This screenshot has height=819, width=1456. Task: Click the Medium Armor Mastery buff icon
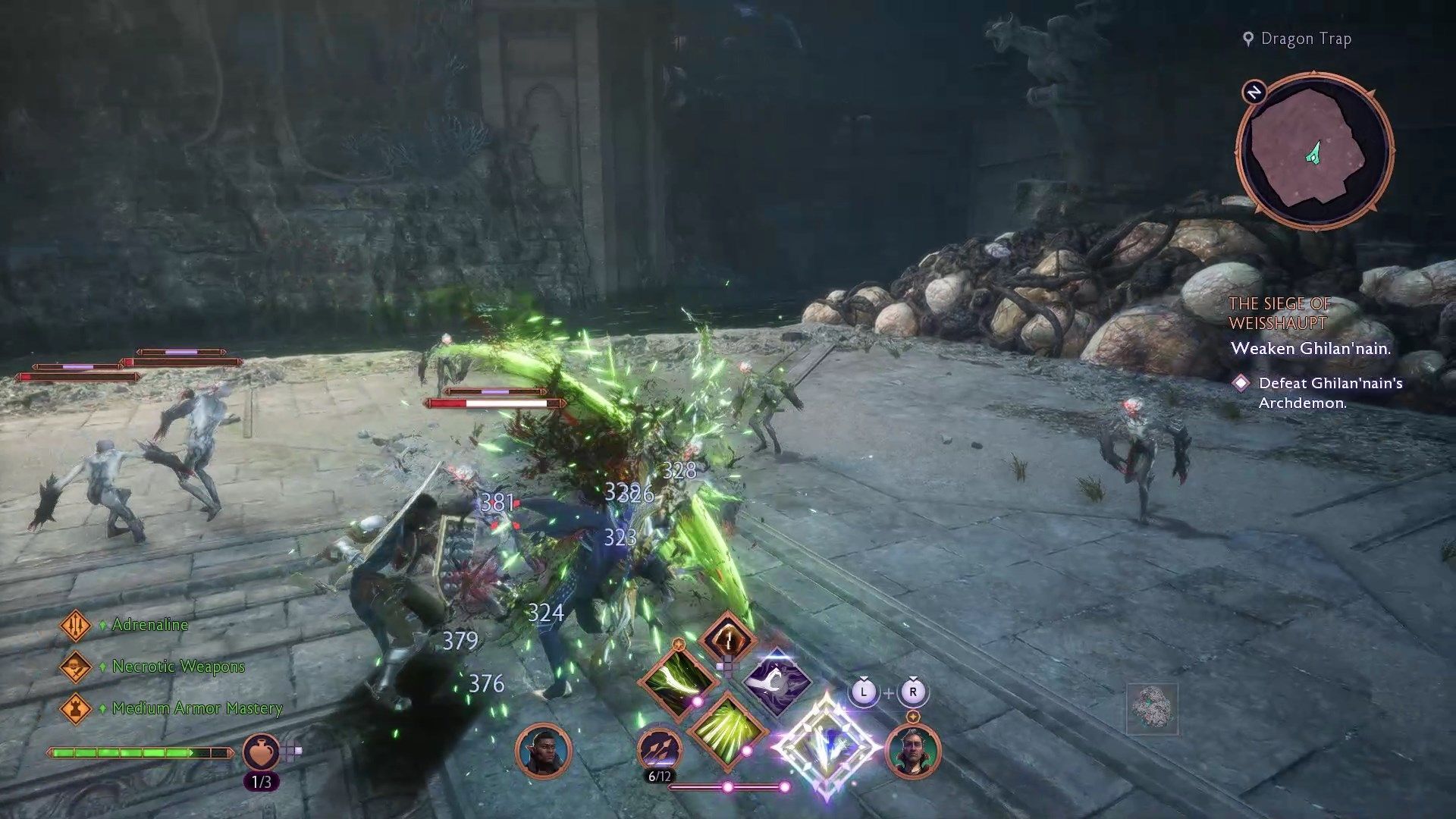[x=75, y=708]
